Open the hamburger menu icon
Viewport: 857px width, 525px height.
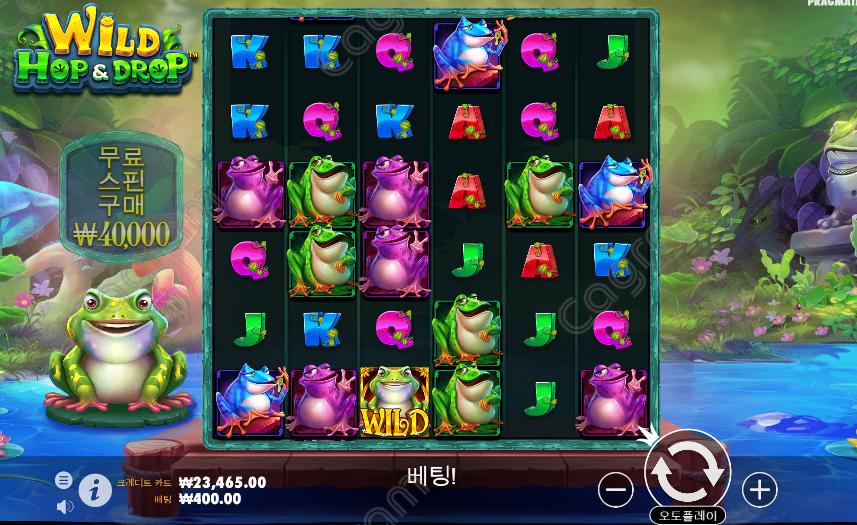(x=64, y=480)
